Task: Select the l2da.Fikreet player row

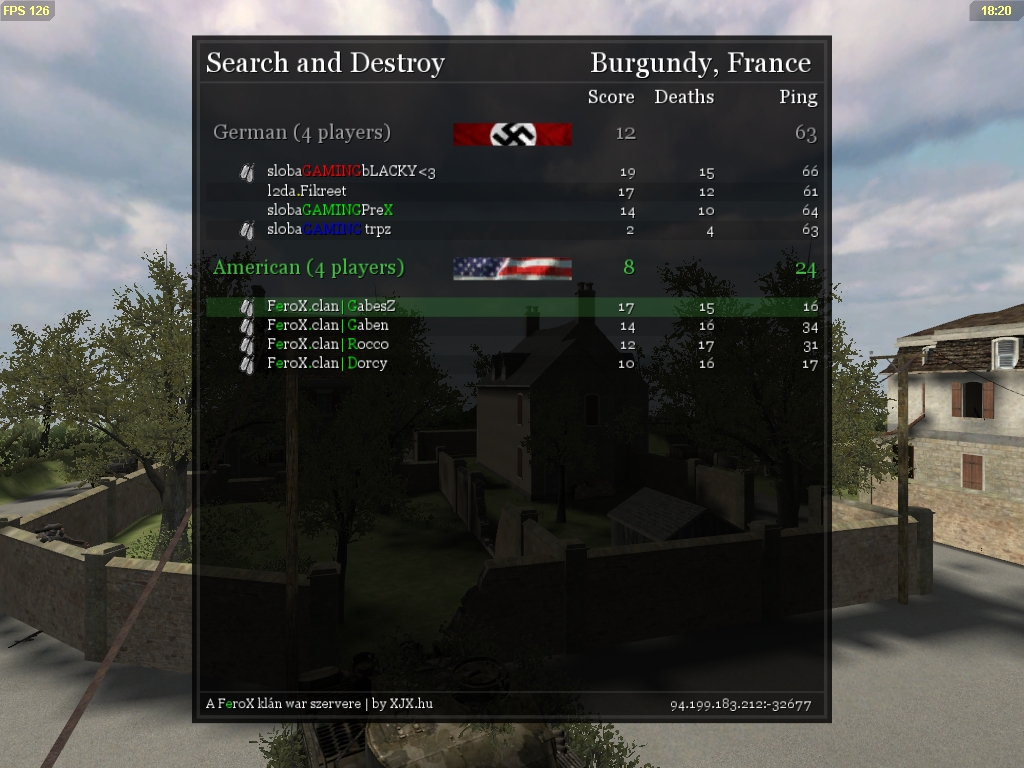Action: click(x=307, y=191)
